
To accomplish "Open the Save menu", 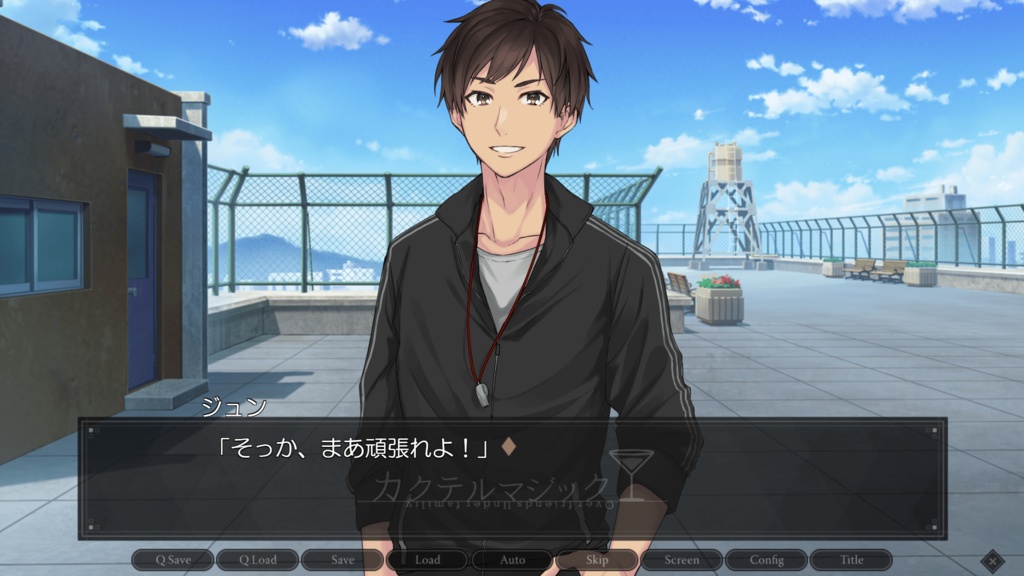I will point(342,560).
